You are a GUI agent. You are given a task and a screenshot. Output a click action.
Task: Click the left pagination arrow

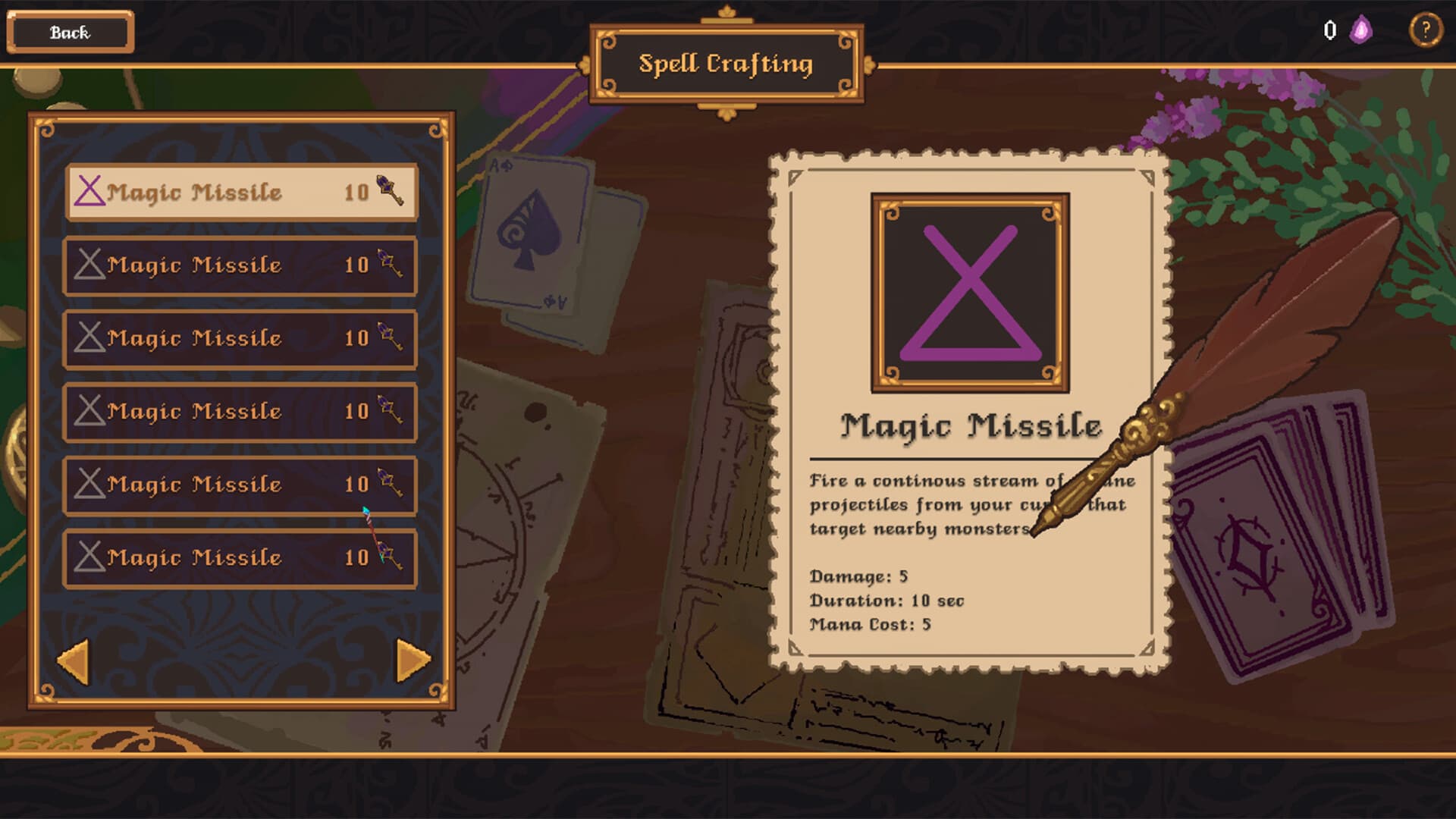coord(74,661)
